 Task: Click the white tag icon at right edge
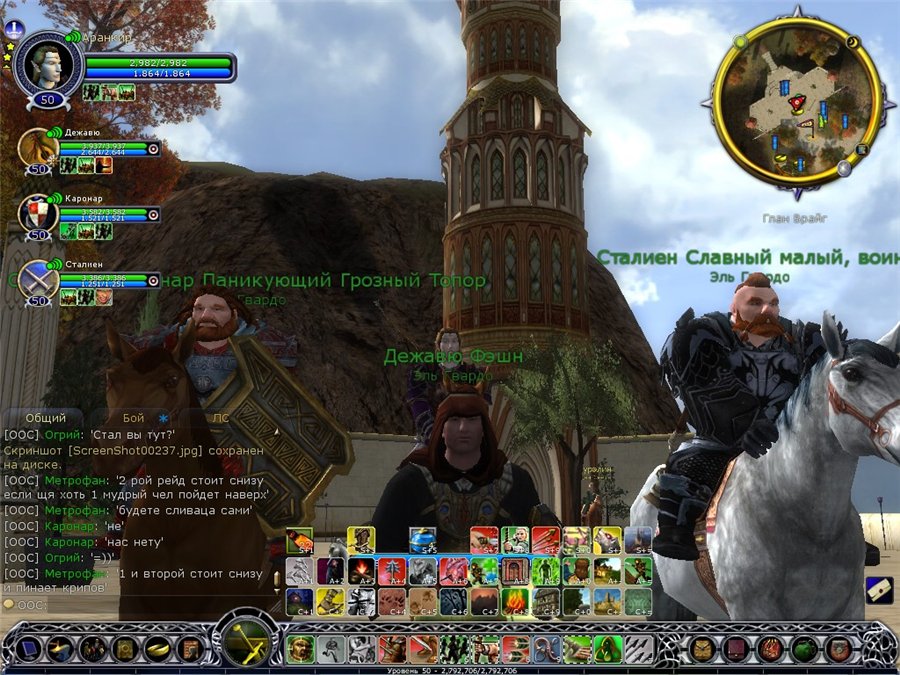coord(877,589)
